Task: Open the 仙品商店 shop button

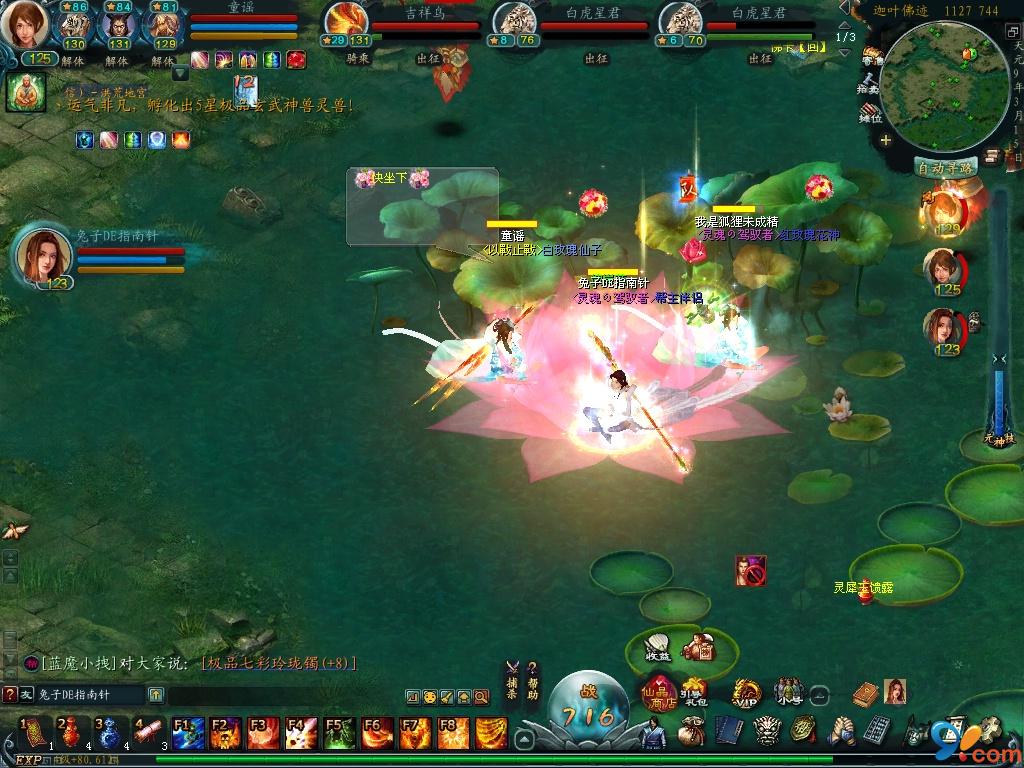Action: click(660, 691)
